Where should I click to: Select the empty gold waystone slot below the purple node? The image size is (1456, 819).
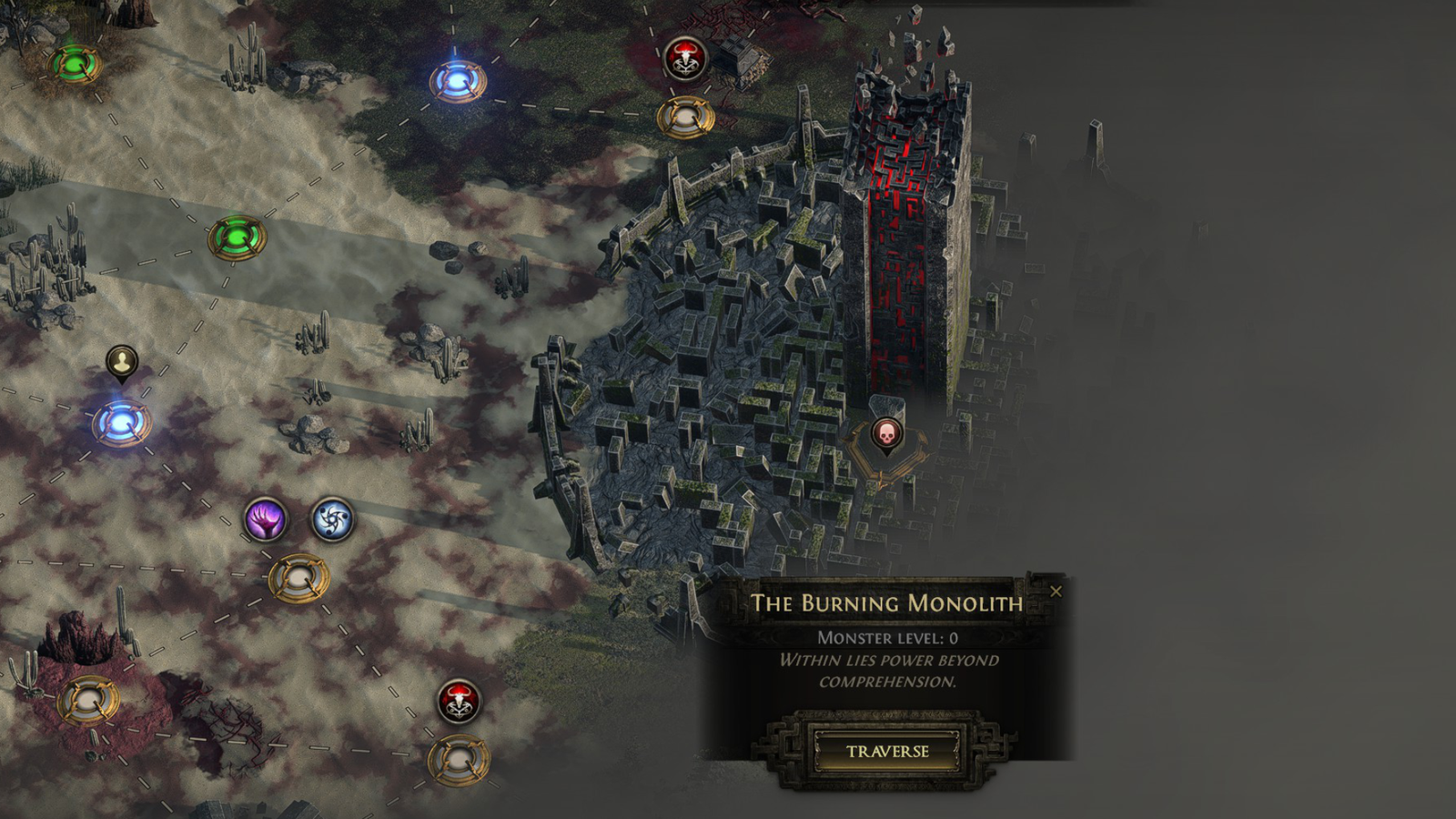(298, 576)
